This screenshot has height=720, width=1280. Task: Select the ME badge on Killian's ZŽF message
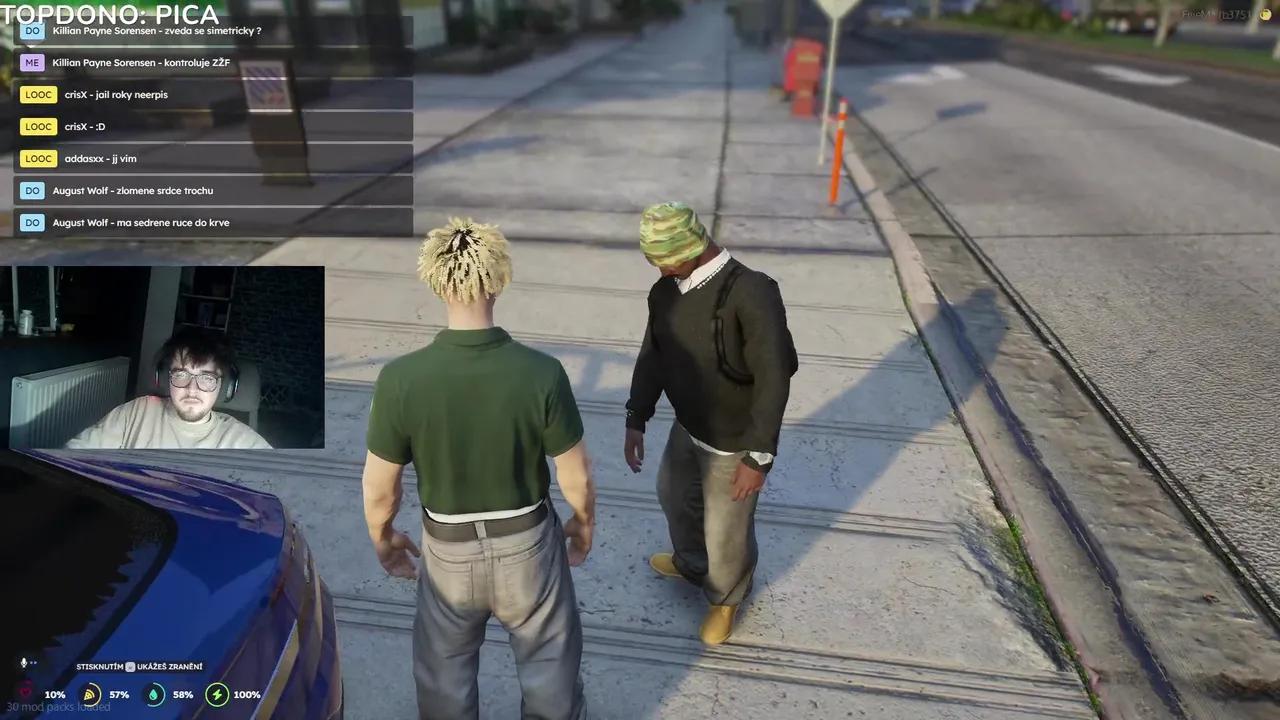31,62
